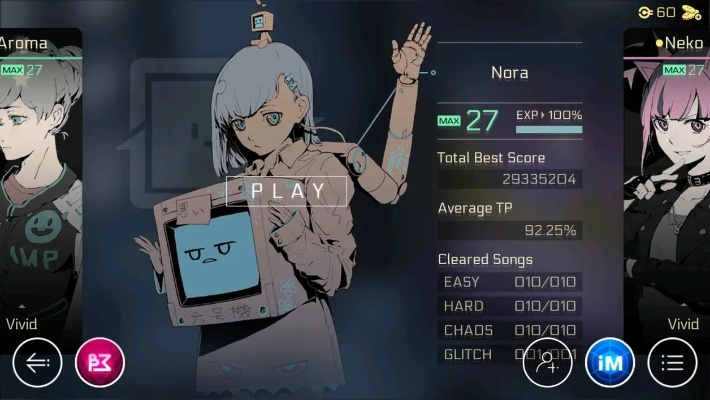Viewport: 710px width, 400px height.
Task: Switch to the Neko character card
Action: (x=668, y=180)
